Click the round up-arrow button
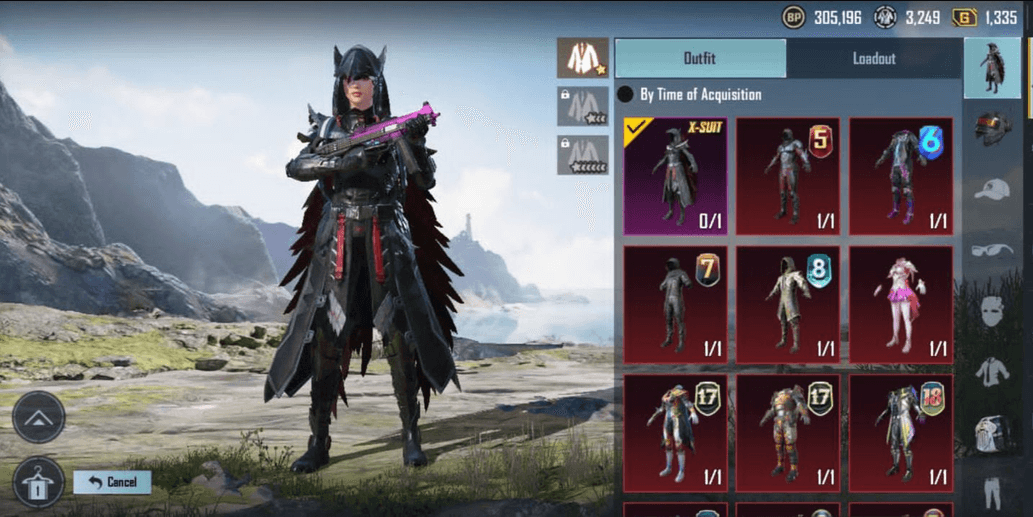This screenshot has width=1033, height=517. coord(39,417)
